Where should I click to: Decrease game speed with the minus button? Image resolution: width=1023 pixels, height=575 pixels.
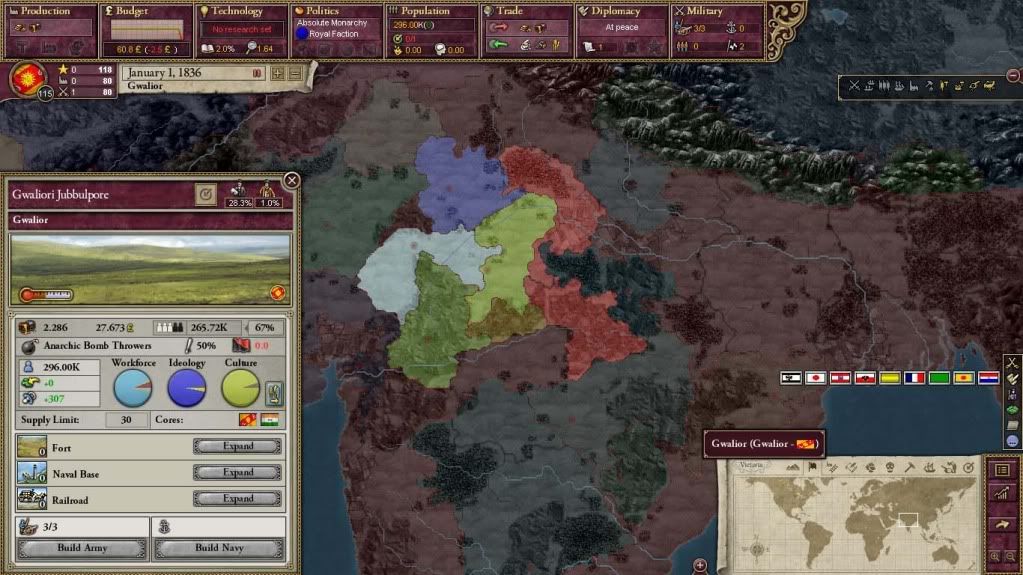[x=295, y=73]
